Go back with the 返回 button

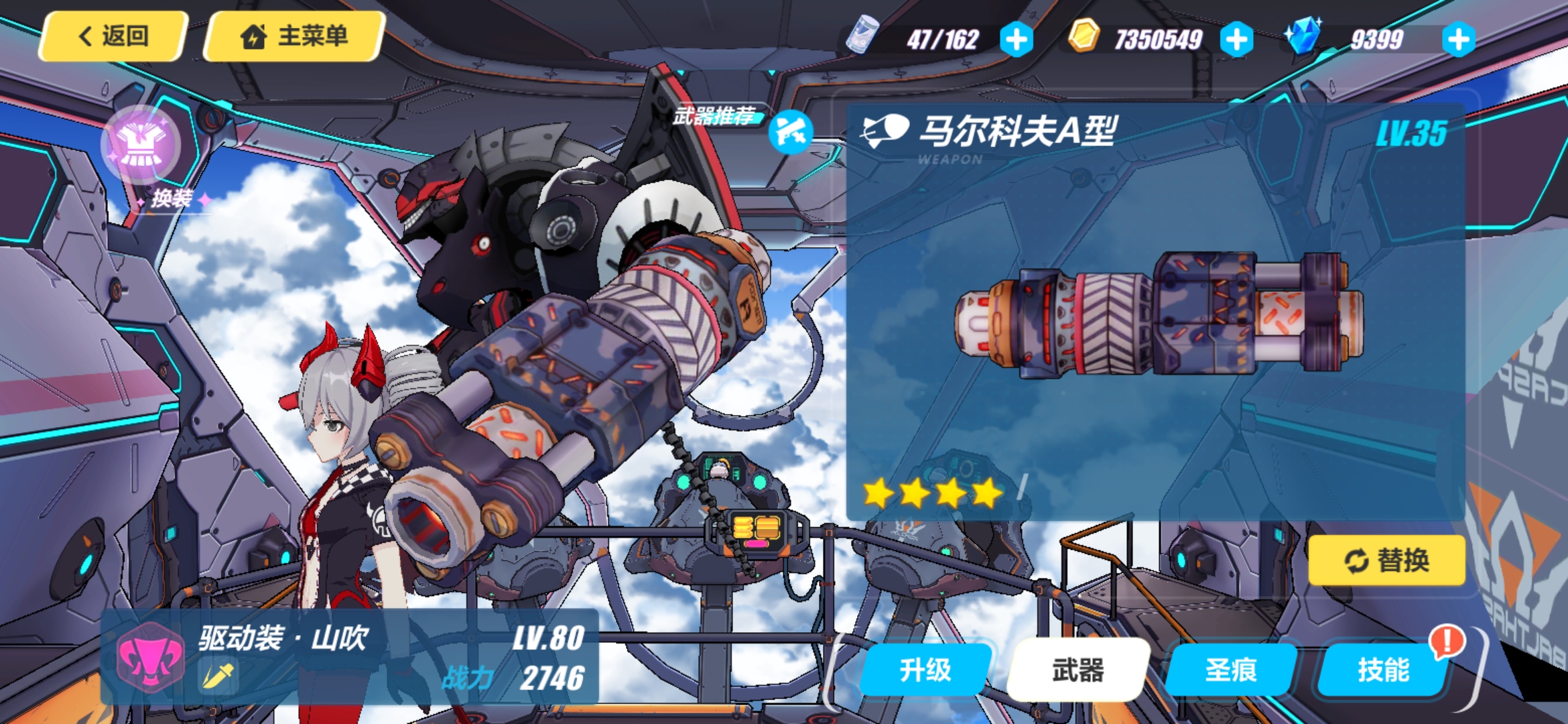(113, 36)
